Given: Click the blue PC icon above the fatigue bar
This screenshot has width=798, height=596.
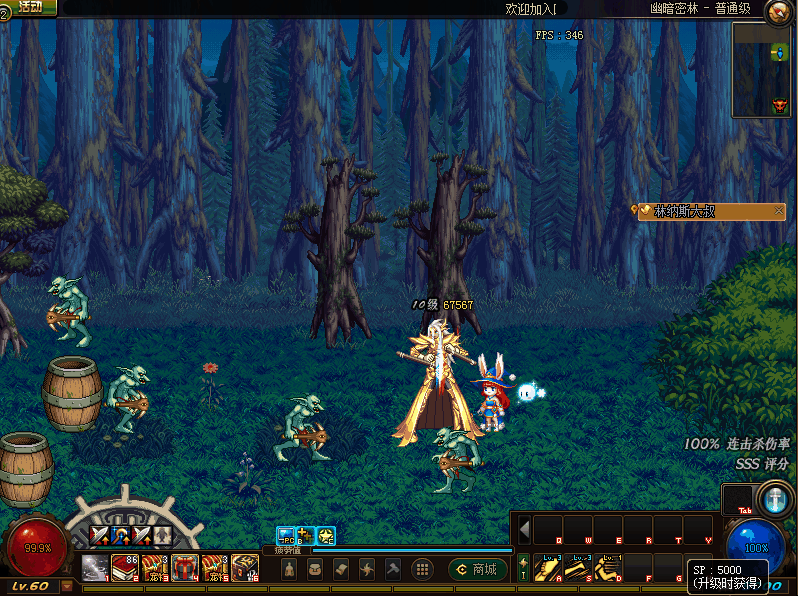Looking at the screenshot, I should click(286, 535).
